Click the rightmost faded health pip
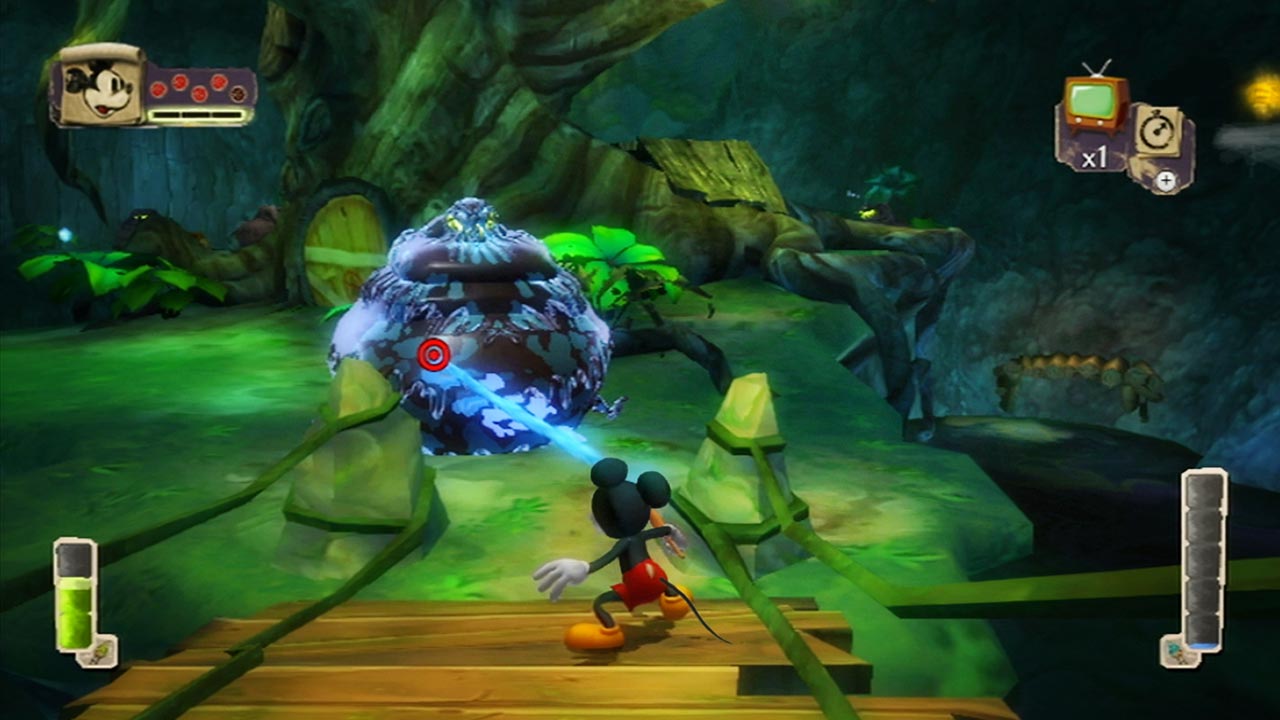The width and height of the screenshot is (1280, 720). [238, 93]
